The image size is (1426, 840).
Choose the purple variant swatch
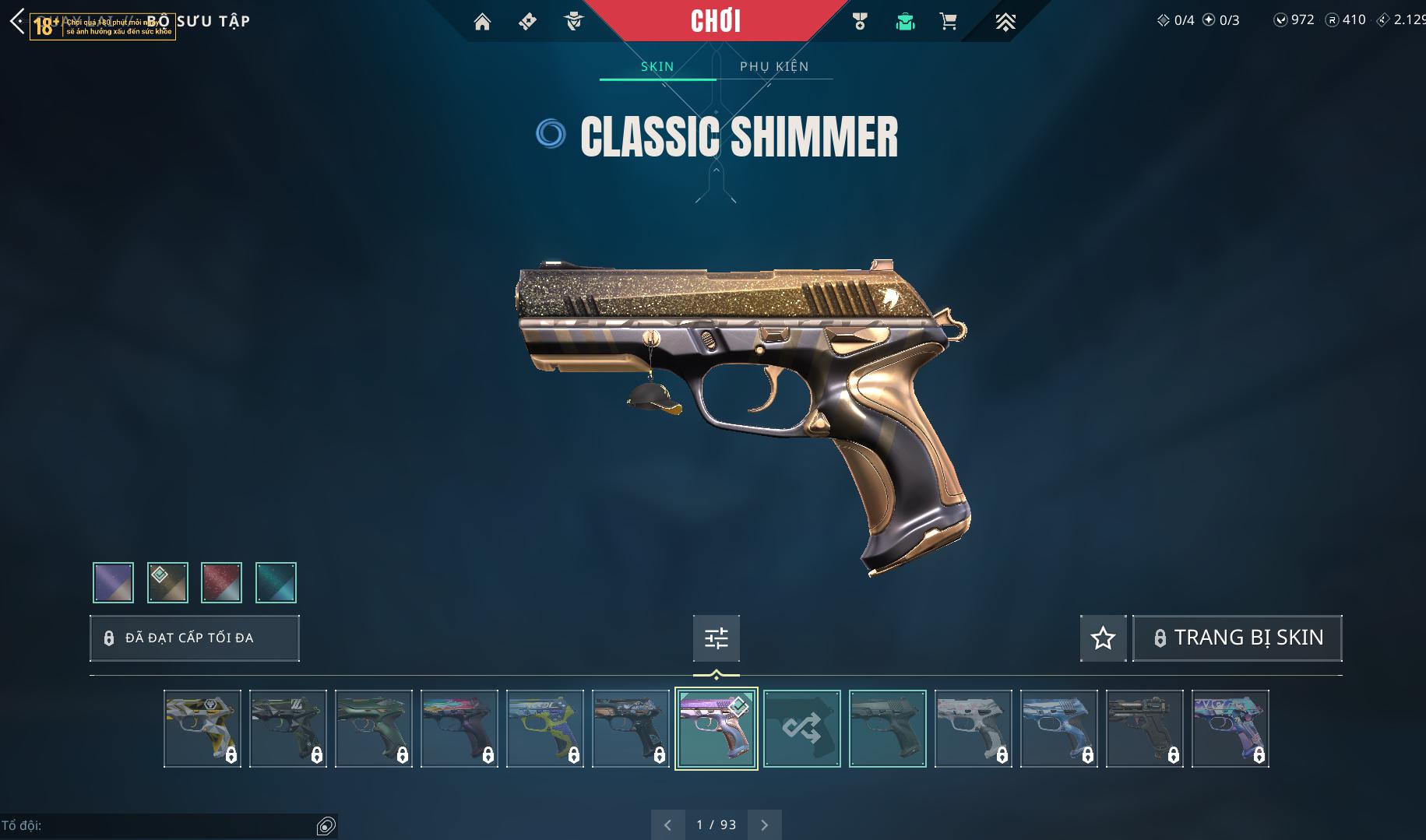113,582
